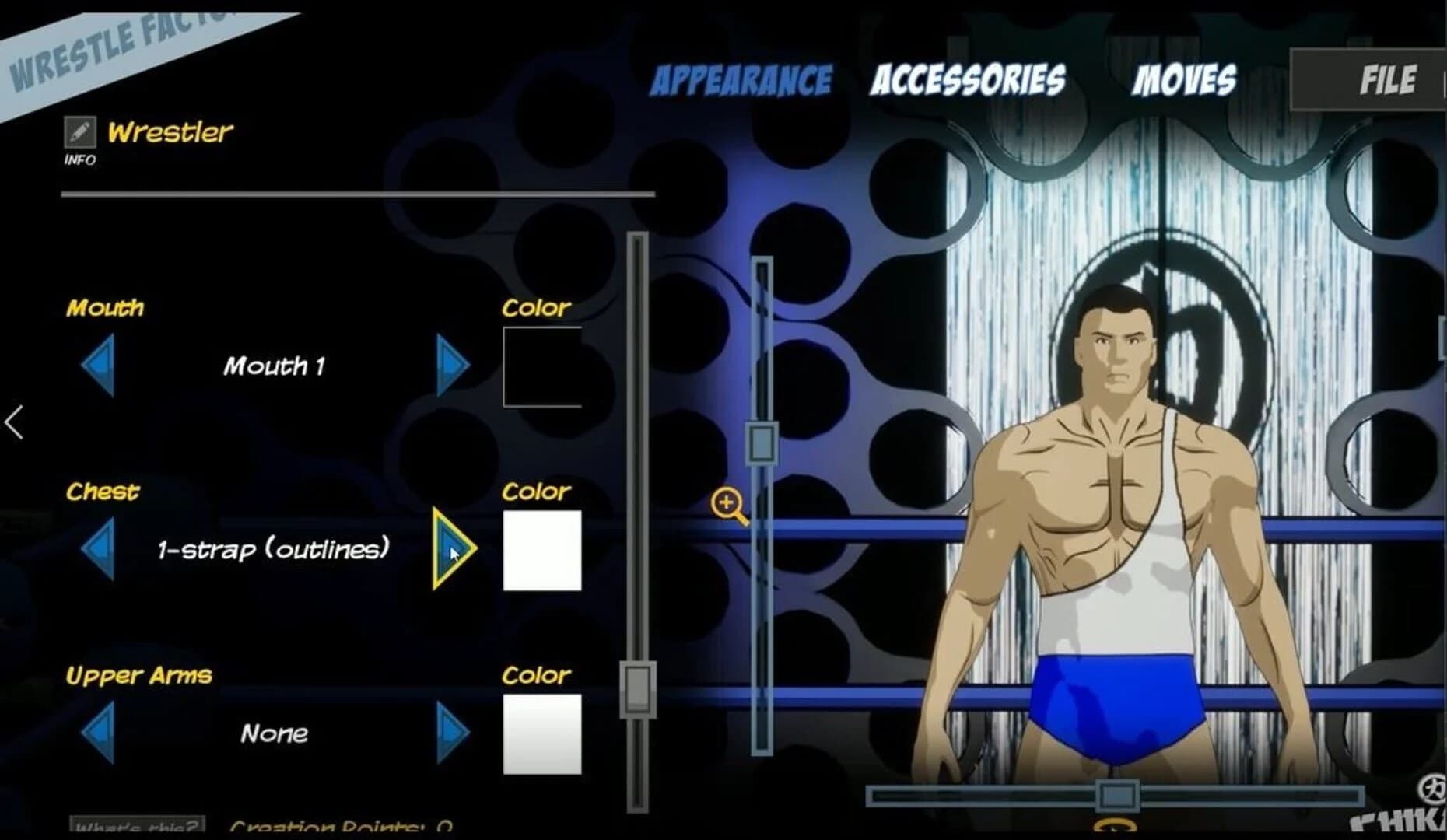Open the File panel

(1388, 78)
